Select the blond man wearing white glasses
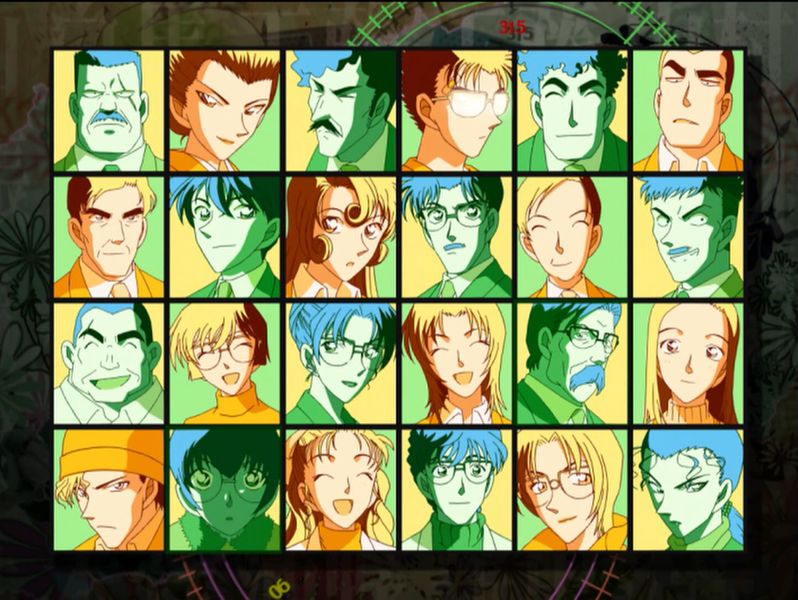Viewport: 798px width, 600px height. (x=456, y=111)
